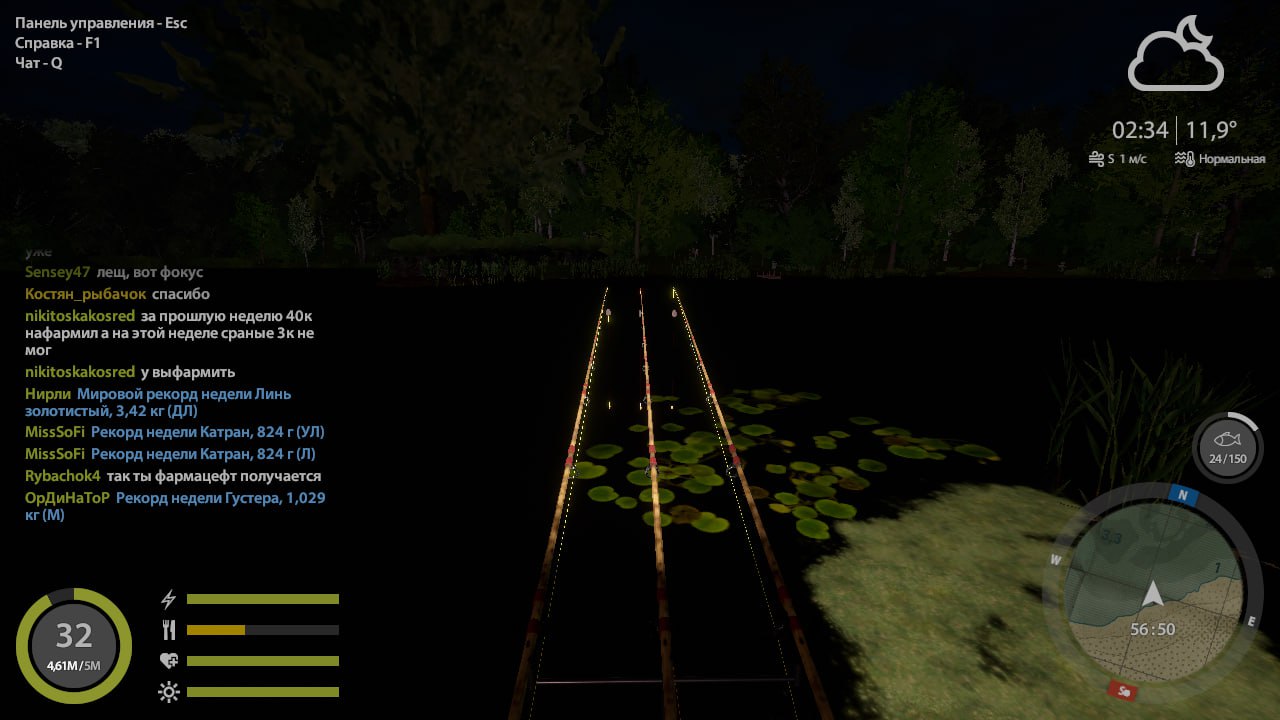Open the fish keepnet icon showing 24/150

pyautogui.click(x=1227, y=447)
